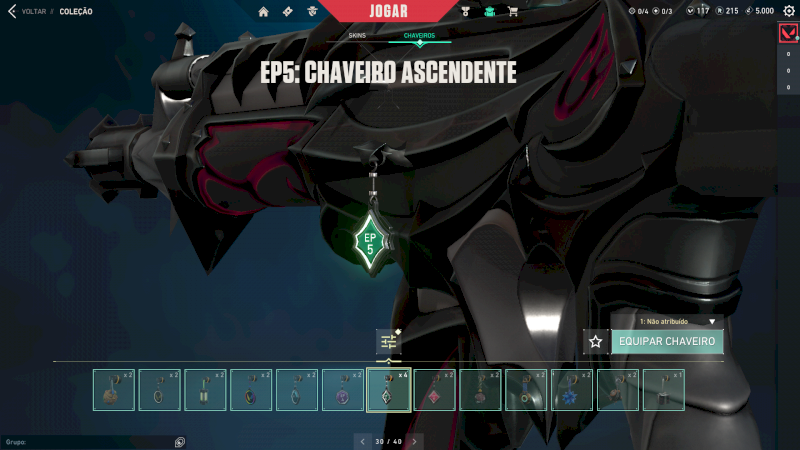This screenshot has height=450, width=800.
Task: Select the Chaveiros tab
Action: [419, 35]
